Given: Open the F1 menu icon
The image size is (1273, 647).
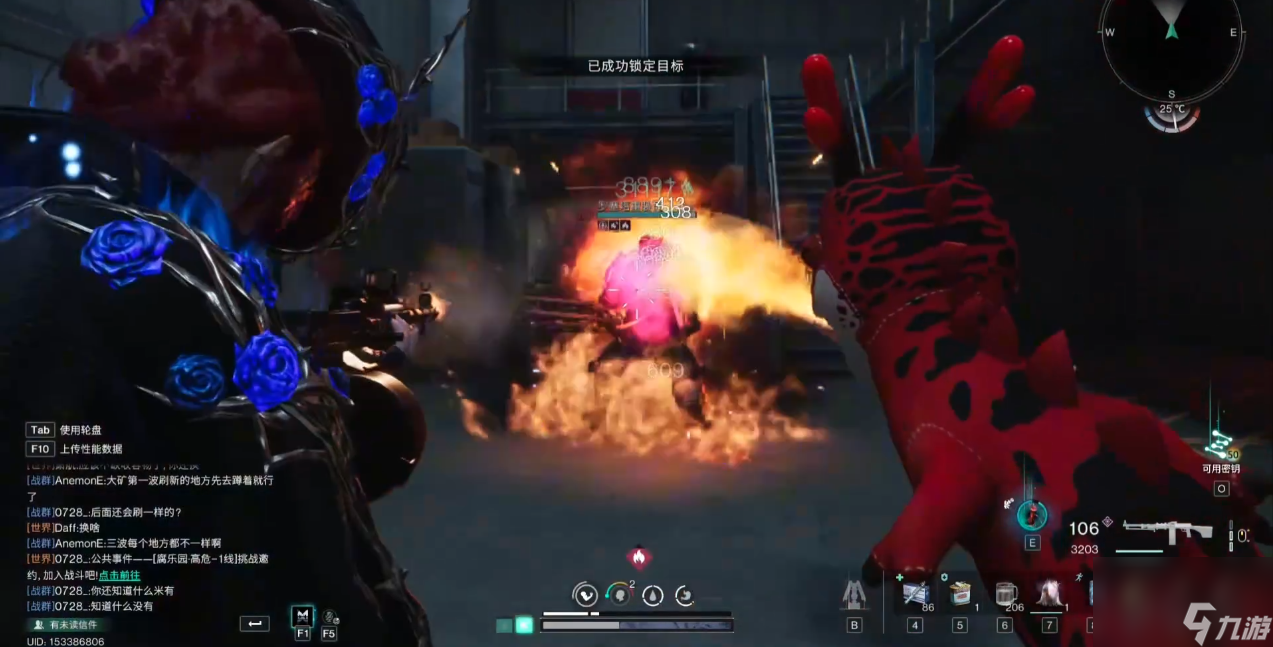Looking at the screenshot, I should 302,616.
